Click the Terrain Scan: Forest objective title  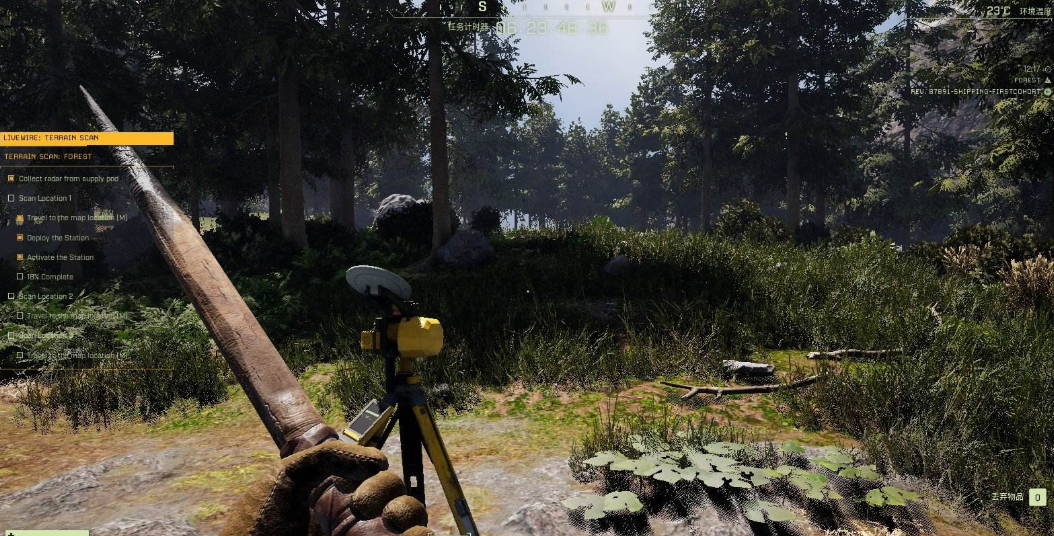pyautogui.click(x=48, y=157)
